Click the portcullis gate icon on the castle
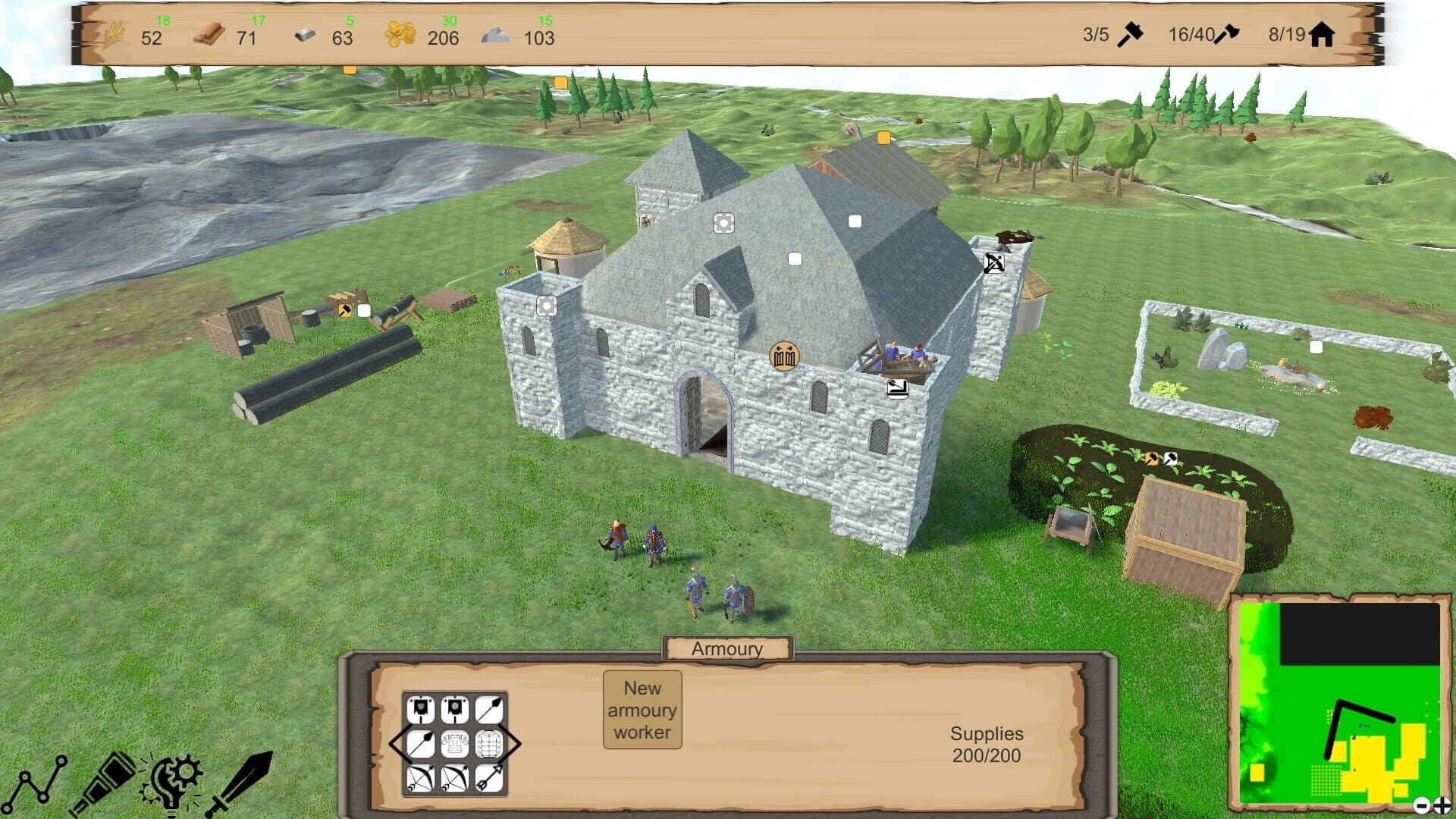 point(783,354)
